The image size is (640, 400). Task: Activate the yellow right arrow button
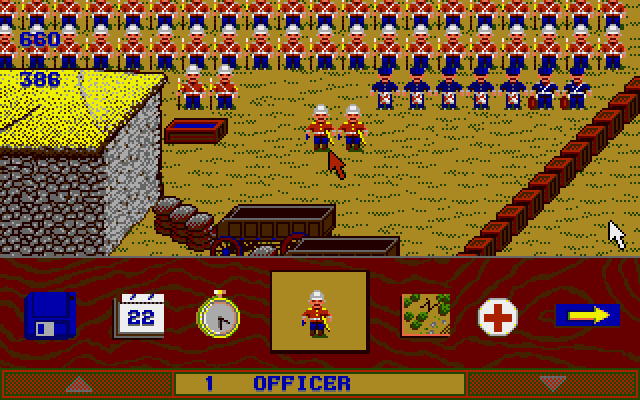tap(580, 316)
